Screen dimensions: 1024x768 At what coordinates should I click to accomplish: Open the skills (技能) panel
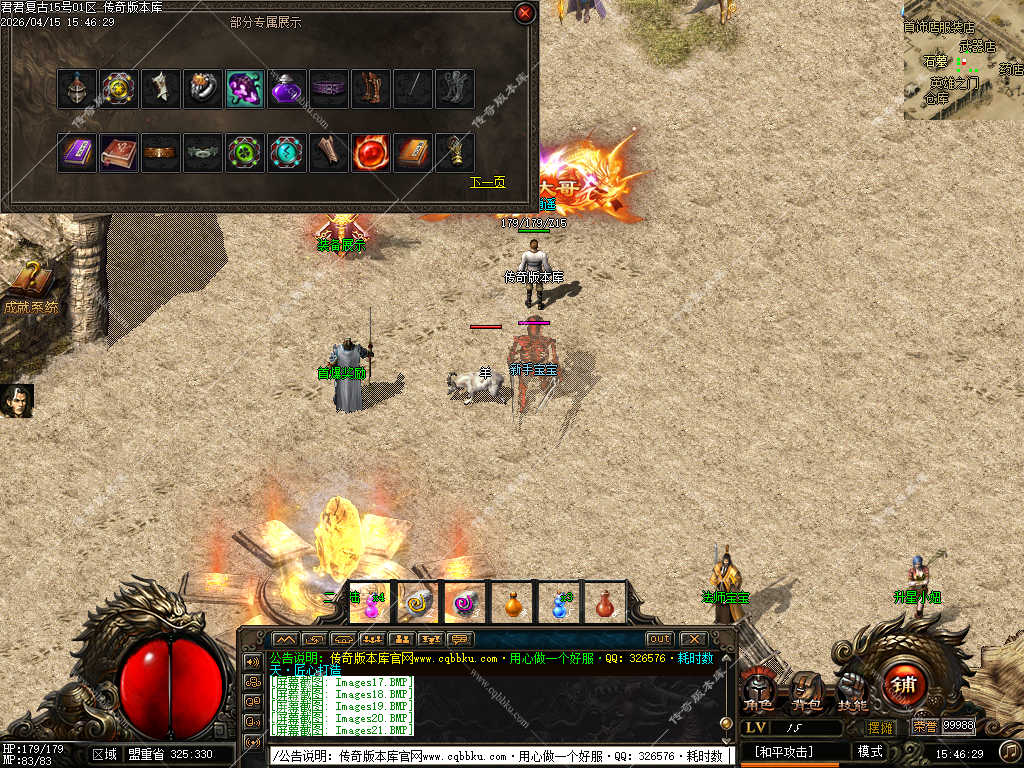point(852,691)
